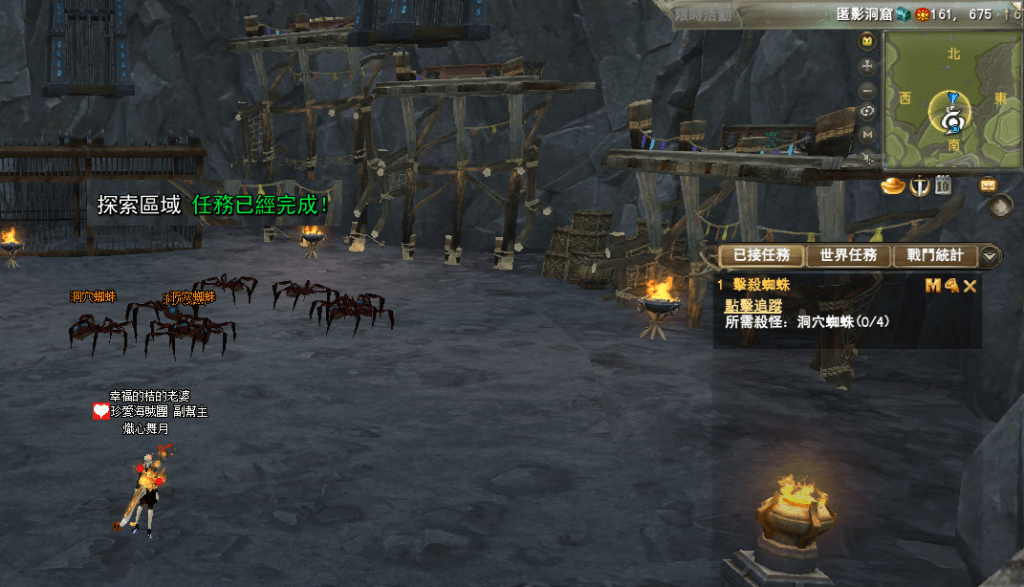Open the mail envelope icon
This screenshot has height=587, width=1024.
pos(988,185)
